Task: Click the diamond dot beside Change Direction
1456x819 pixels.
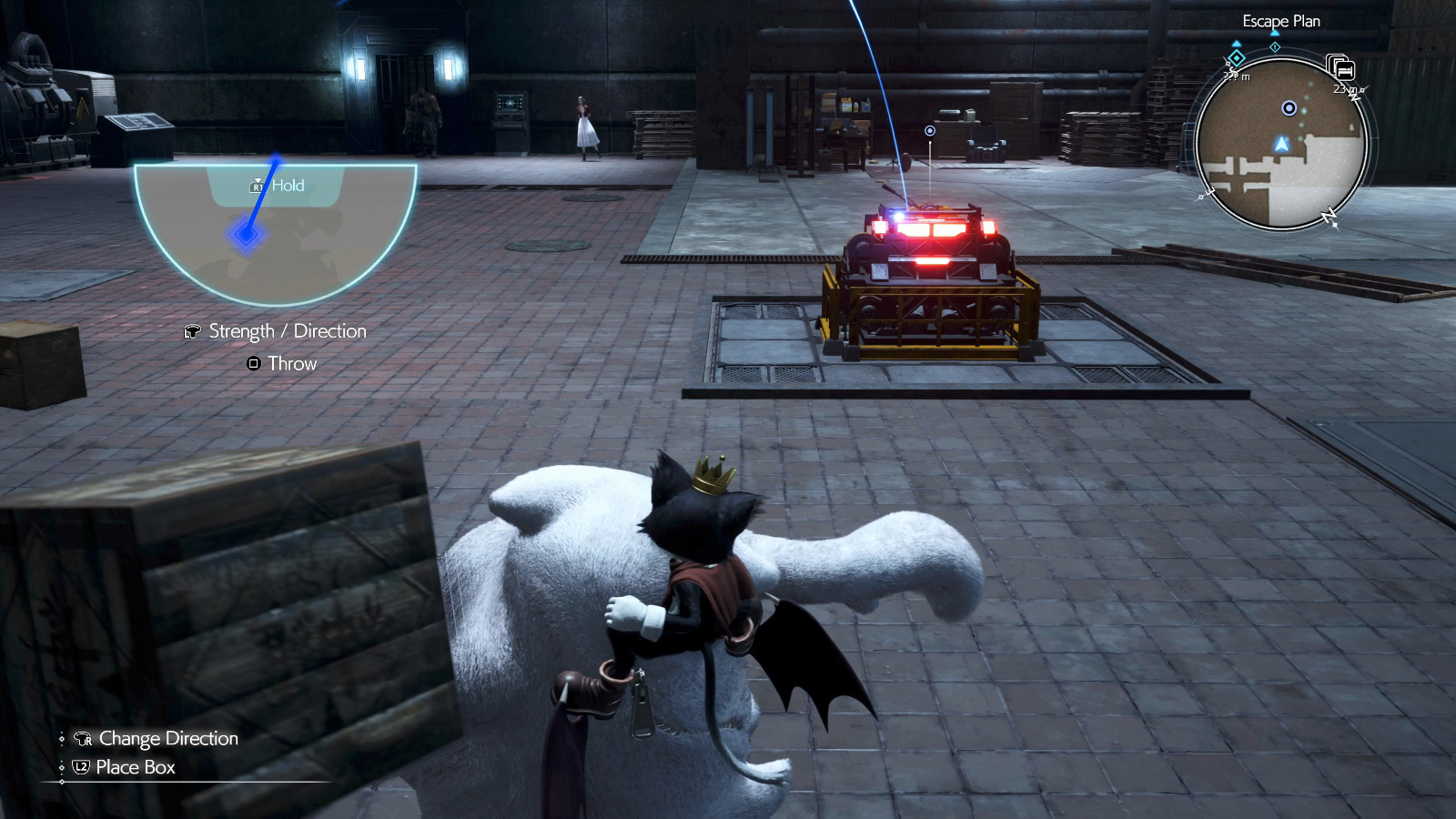Action: 62,739
